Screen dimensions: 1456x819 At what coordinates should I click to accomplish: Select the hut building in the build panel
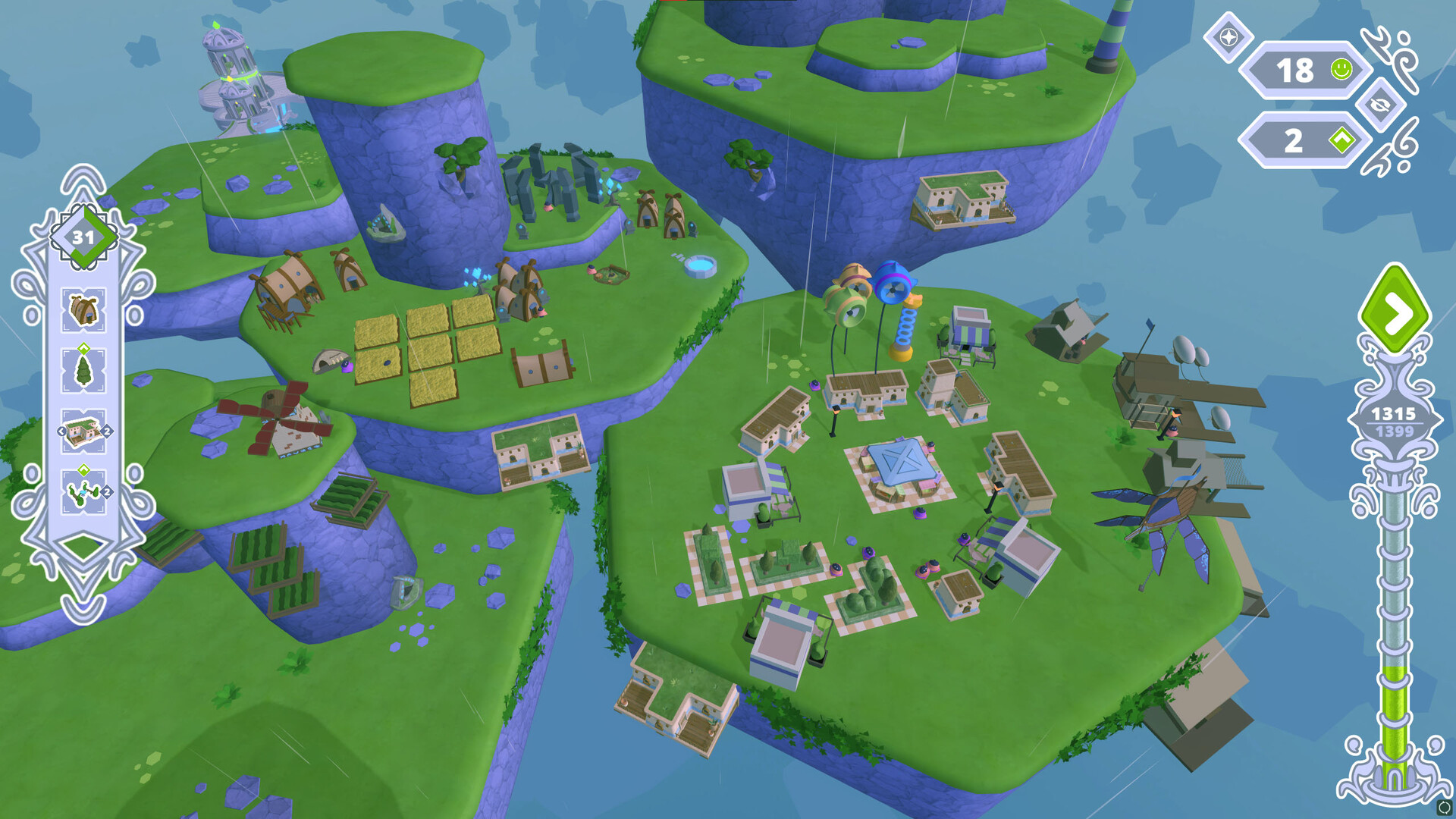(83, 308)
